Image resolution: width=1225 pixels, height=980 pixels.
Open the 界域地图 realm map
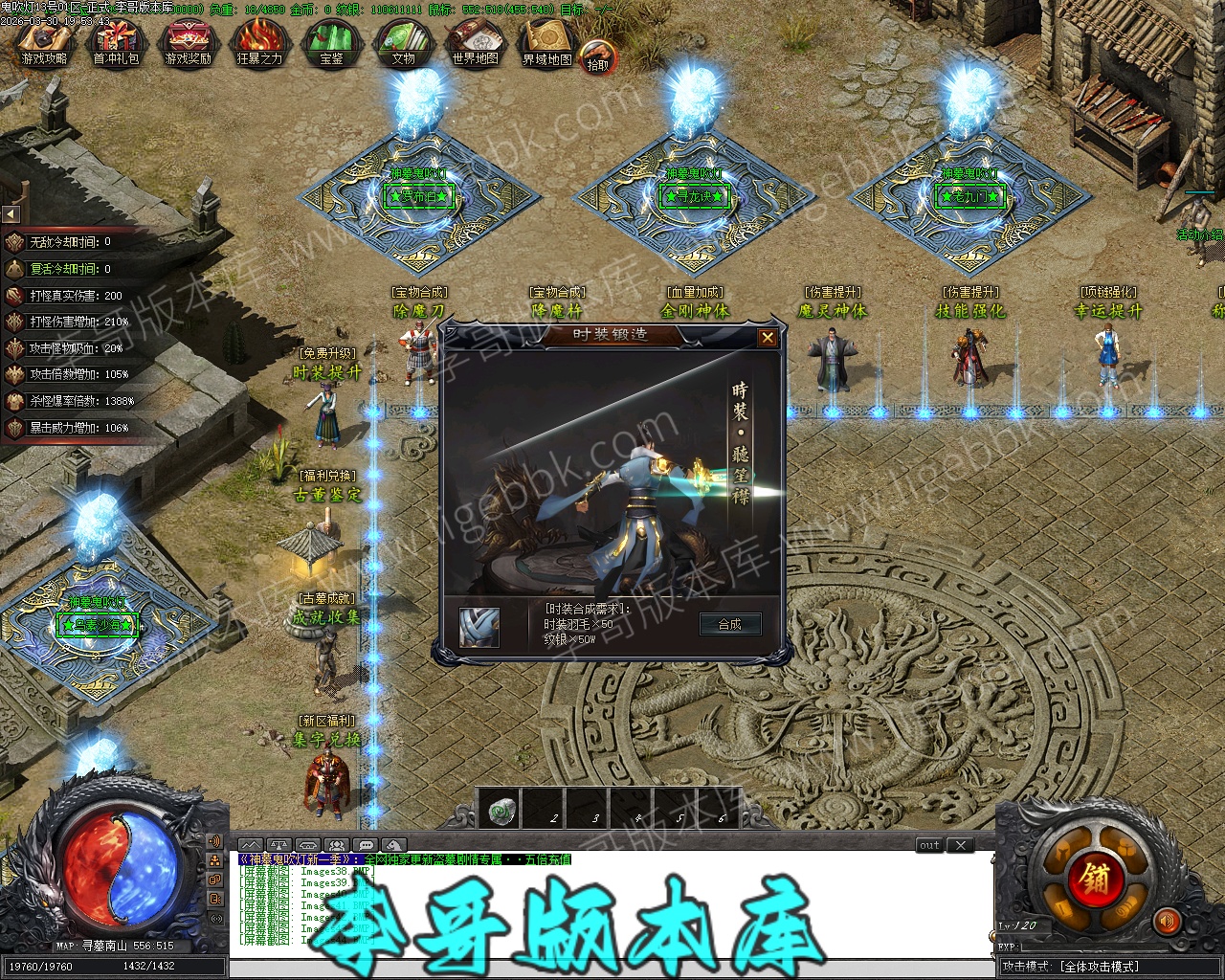point(546,42)
